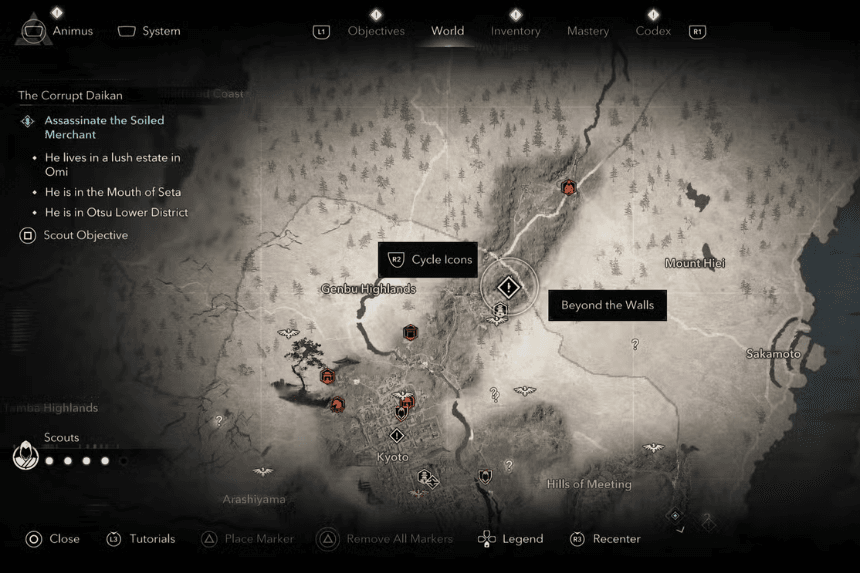Click the Scouts hooded figure icon
This screenshot has width=860, height=573.
click(x=25, y=456)
